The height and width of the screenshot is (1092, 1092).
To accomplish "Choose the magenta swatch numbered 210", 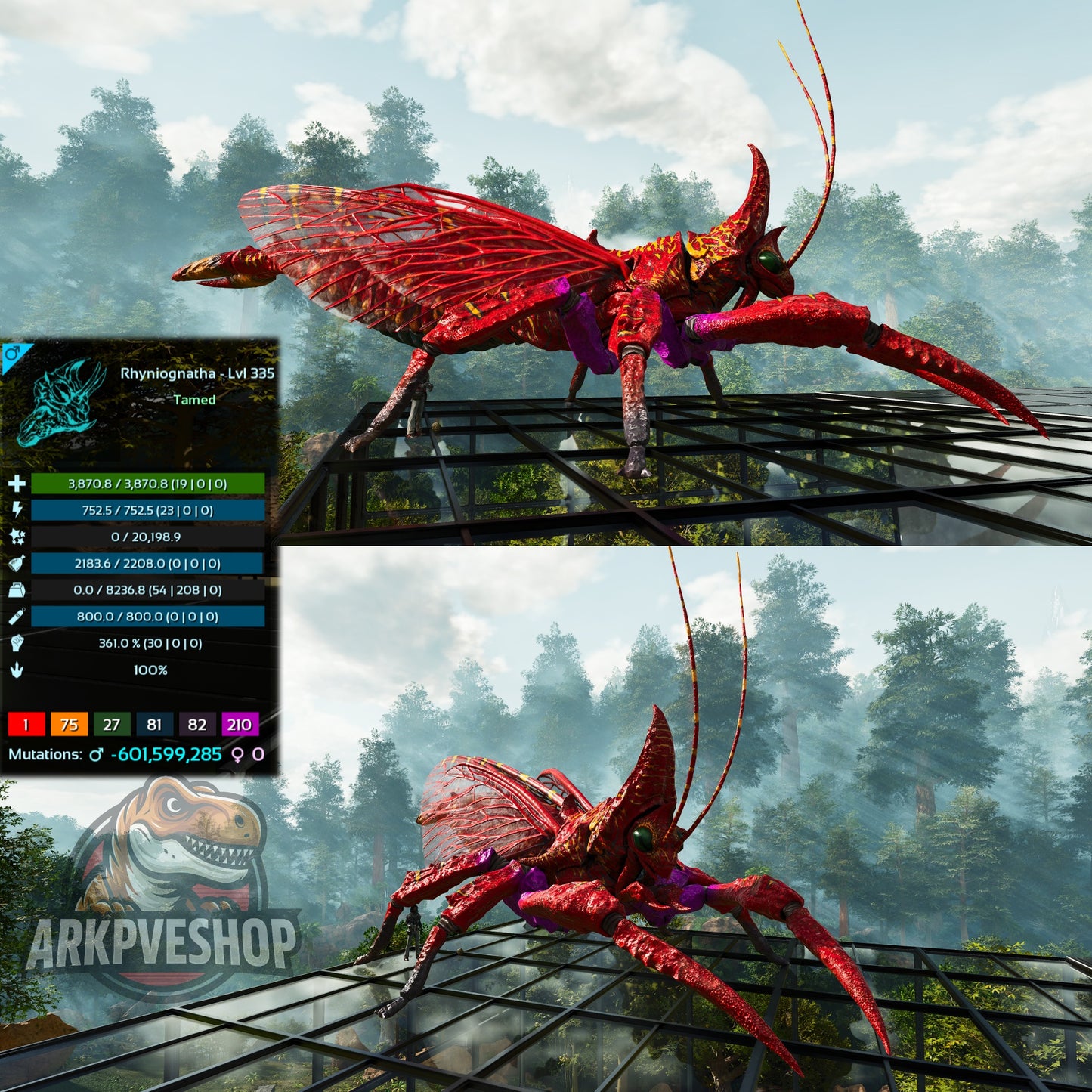I will 240,725.
